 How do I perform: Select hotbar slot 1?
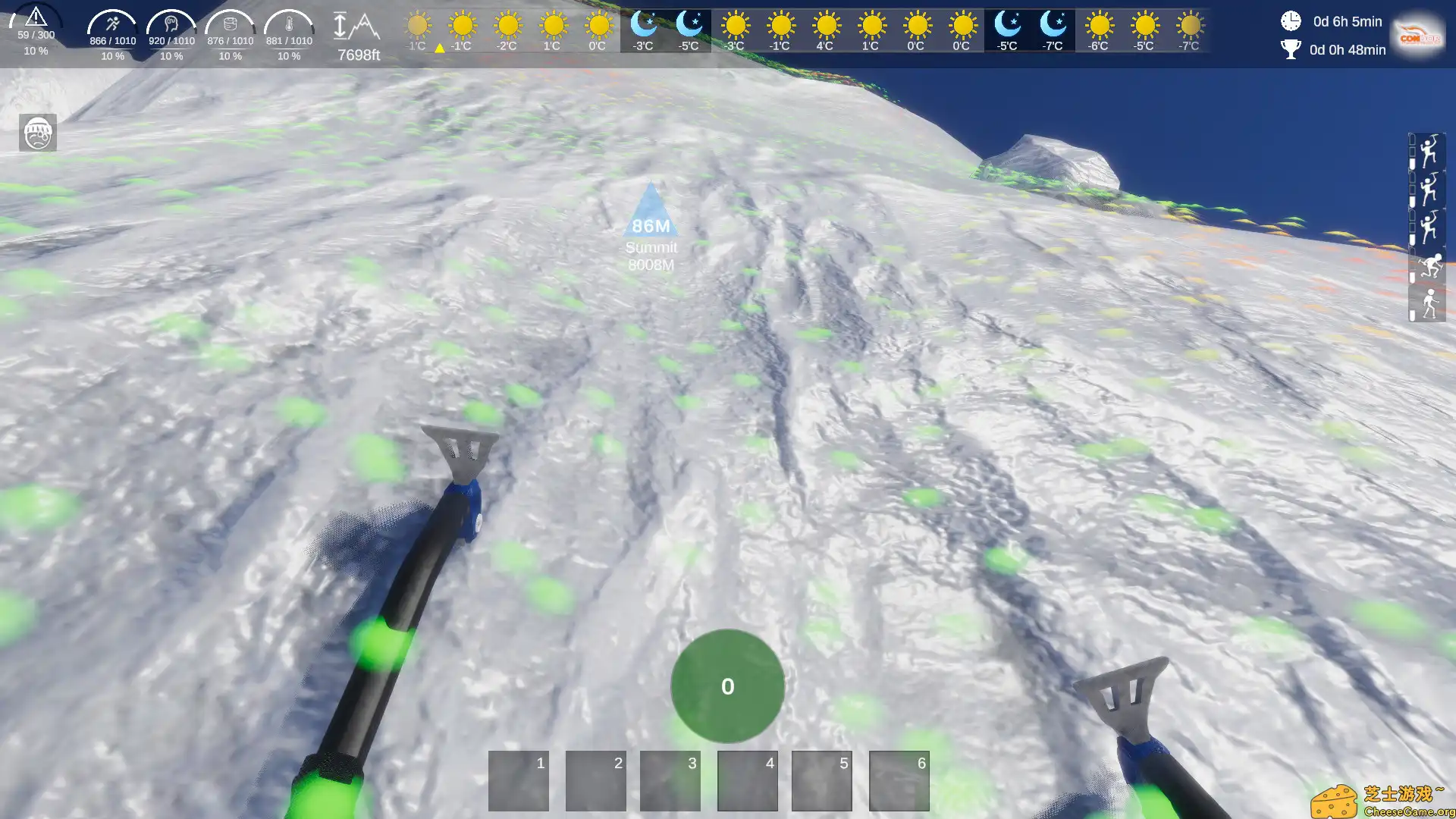click(519, 780)
